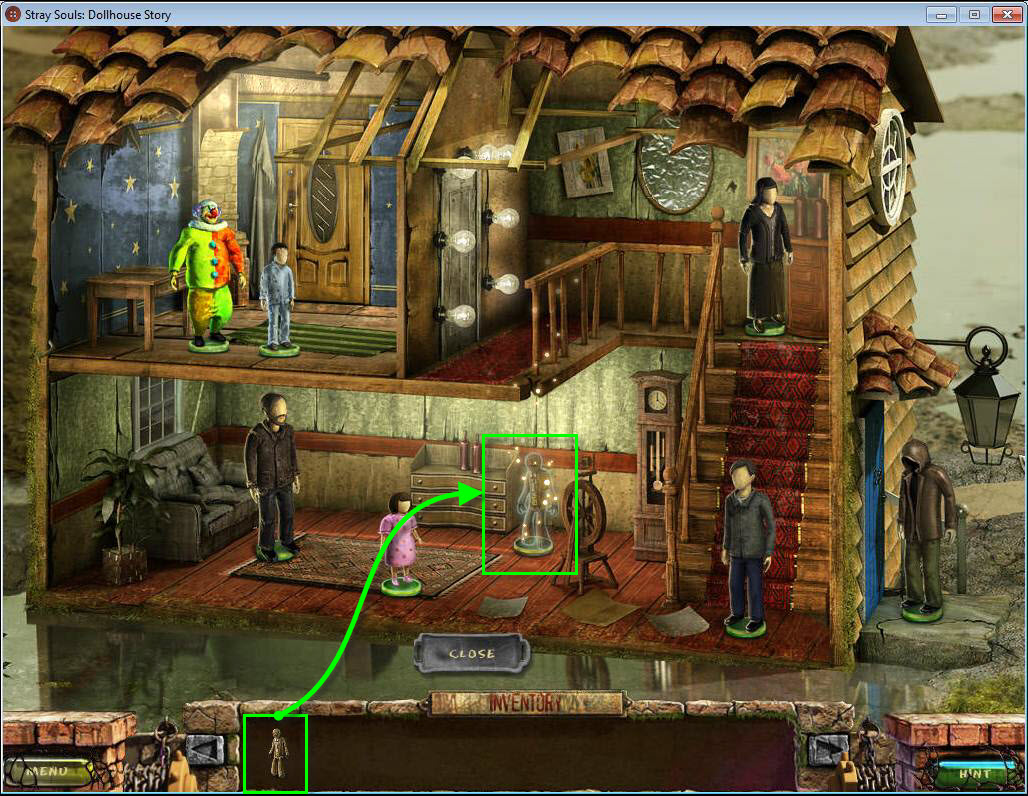Image resolution: width=1028 pixels, height=796 pixels.
Task: Close the dollhouse puzzle view
Action: point(471,653)
